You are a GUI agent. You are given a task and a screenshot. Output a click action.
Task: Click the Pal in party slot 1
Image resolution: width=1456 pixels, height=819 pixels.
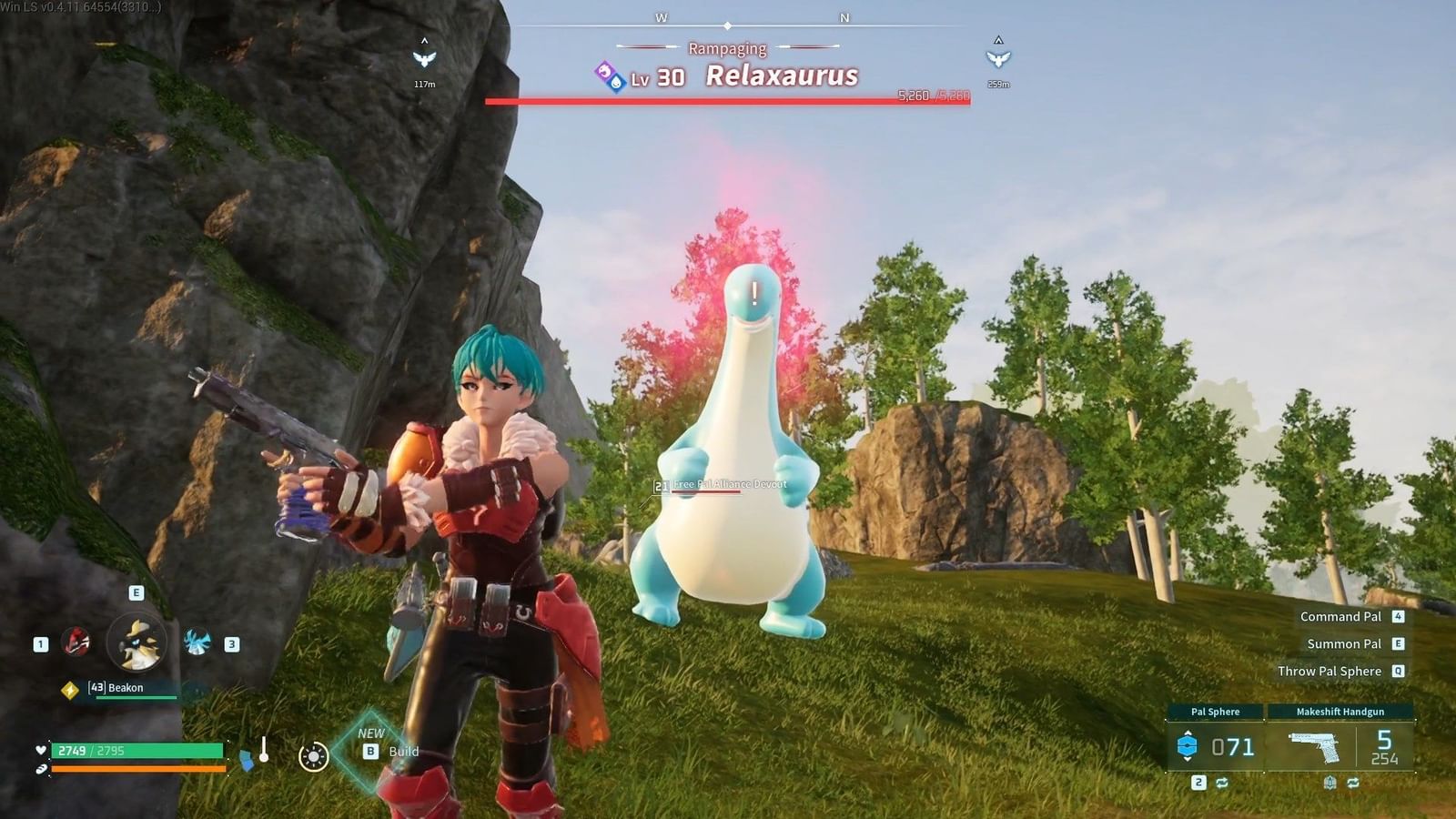tap(76, 642)
